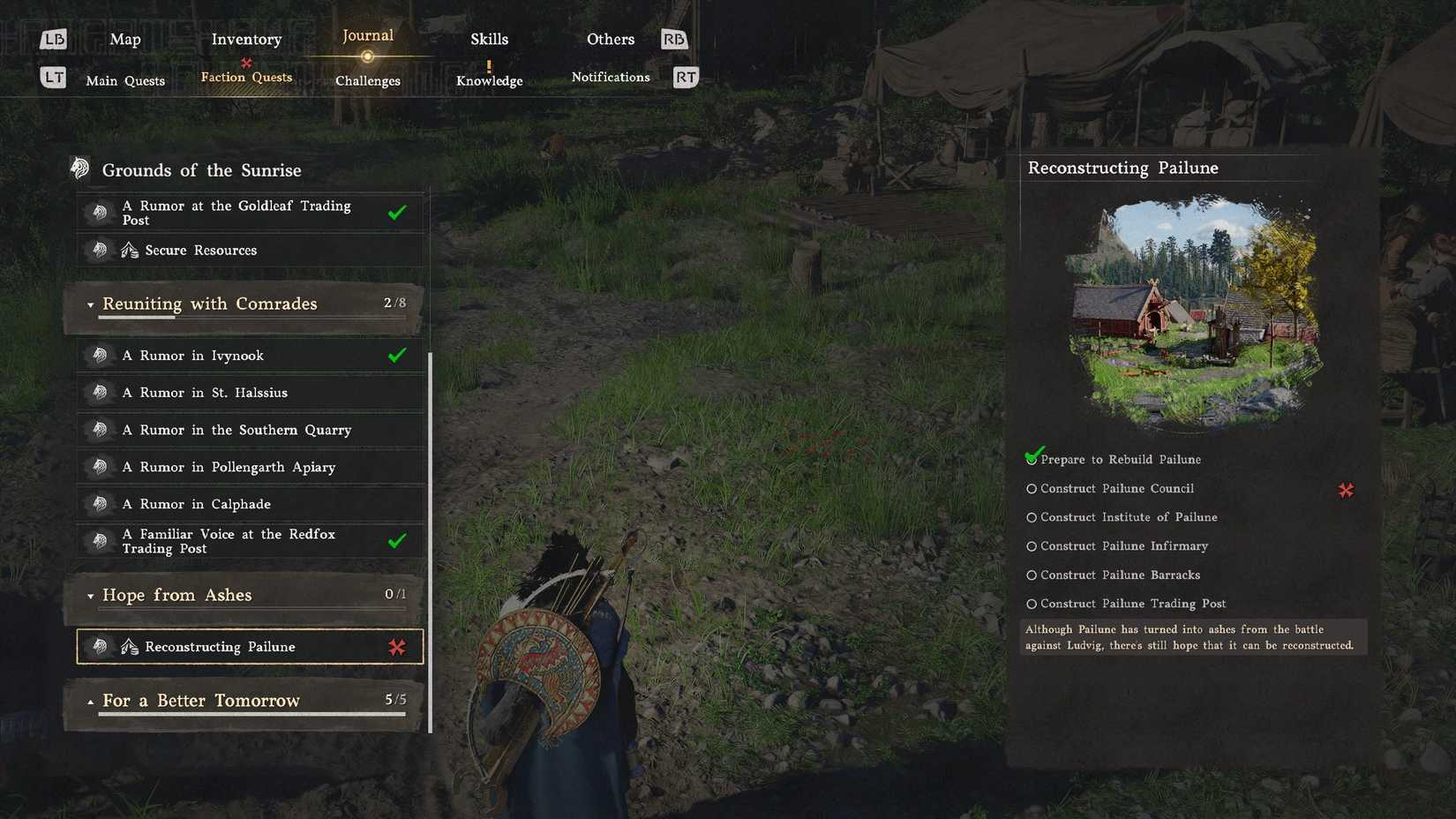The width and height of the screenshot is (1456, 819).
Task: Click the LB shoulder button icon
Action: coord(54,39)
